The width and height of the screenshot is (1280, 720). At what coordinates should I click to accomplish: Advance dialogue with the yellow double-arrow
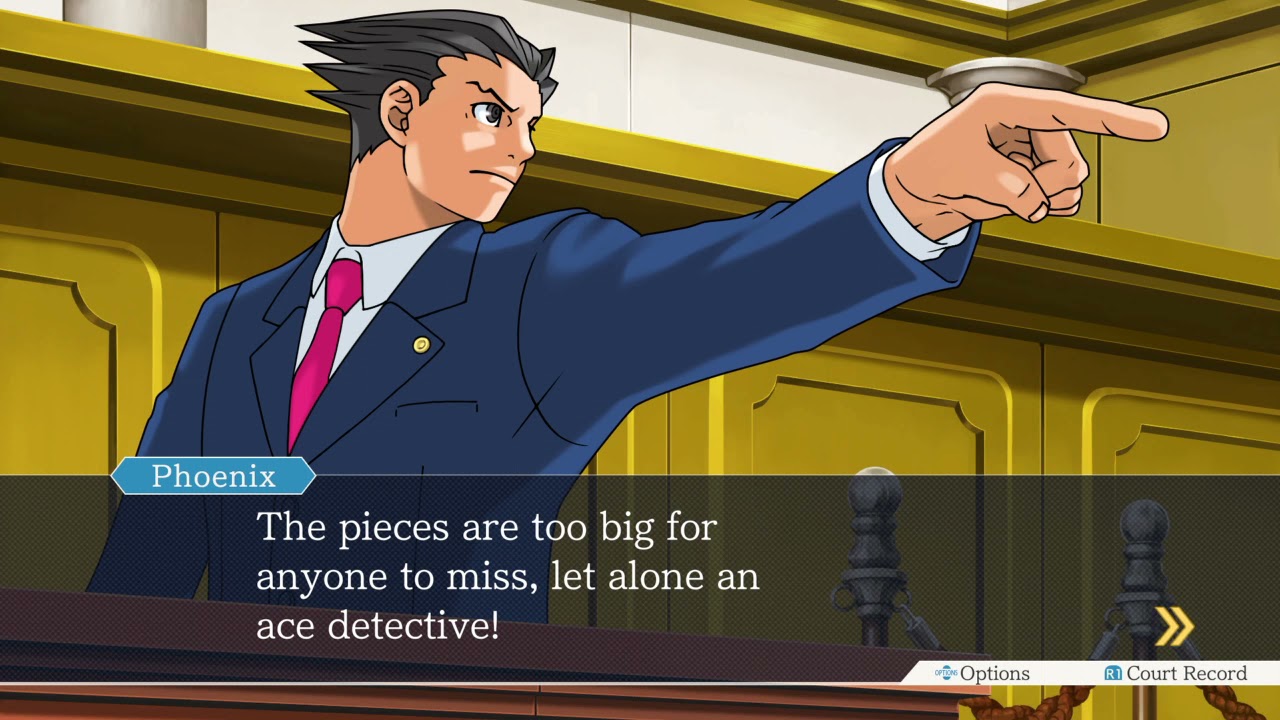(1174, 627)
